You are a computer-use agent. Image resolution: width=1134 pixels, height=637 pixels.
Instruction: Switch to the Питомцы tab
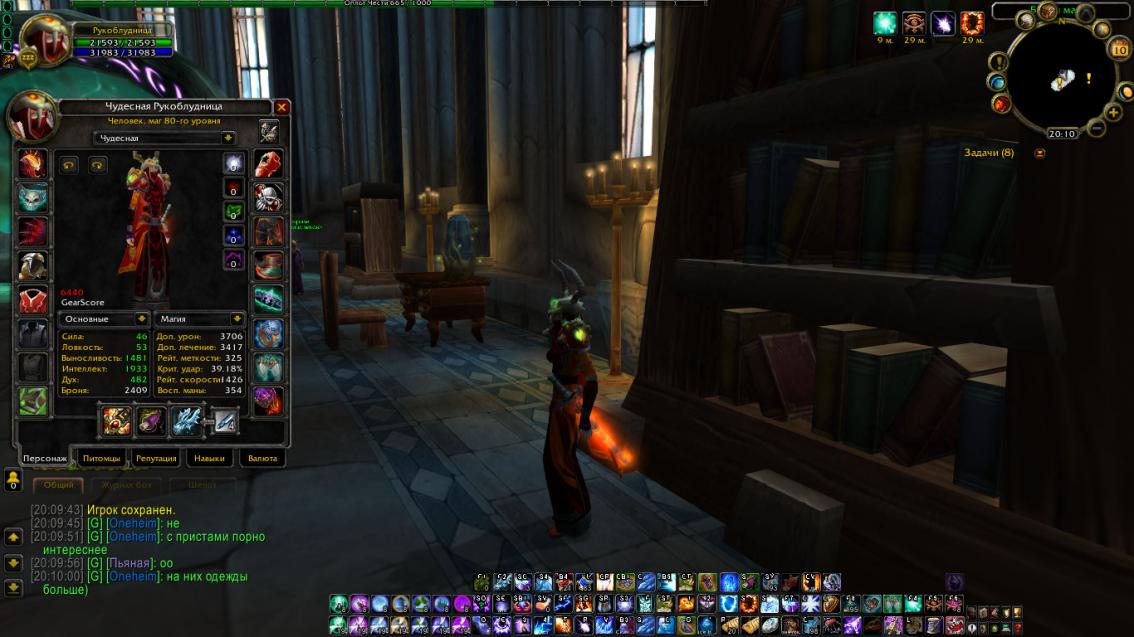pyautogui.click(x=101, y=458)
